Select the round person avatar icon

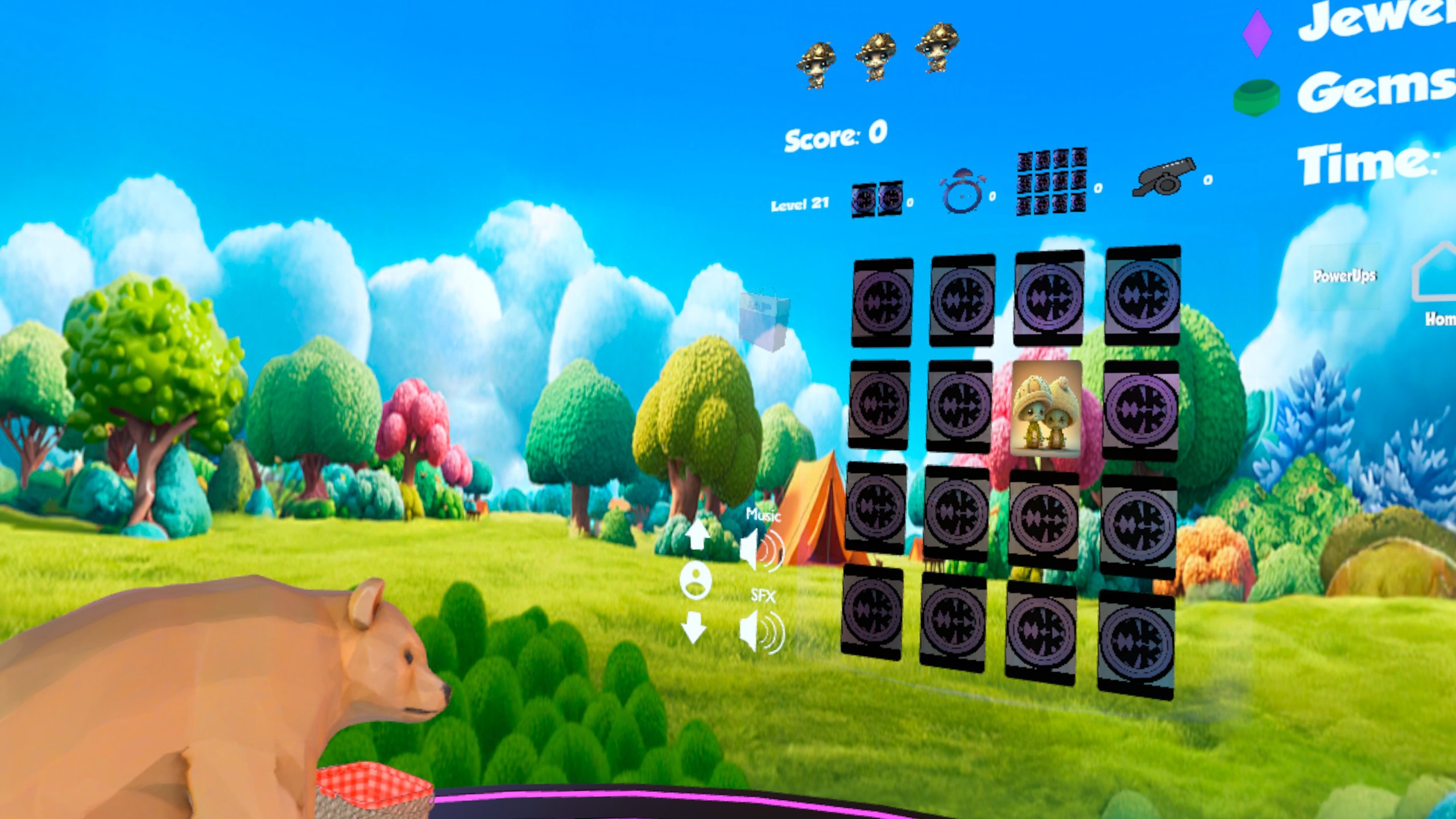click(696, 580)
